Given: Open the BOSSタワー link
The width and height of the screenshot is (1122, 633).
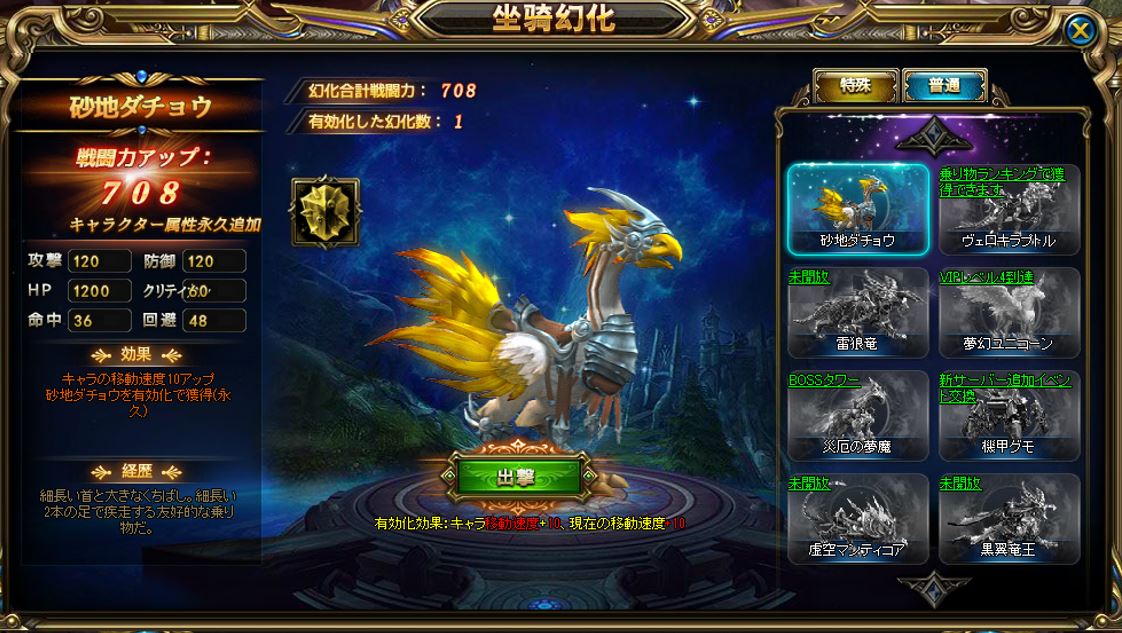Looking at the screenshot, I should [x=824, y=380].
